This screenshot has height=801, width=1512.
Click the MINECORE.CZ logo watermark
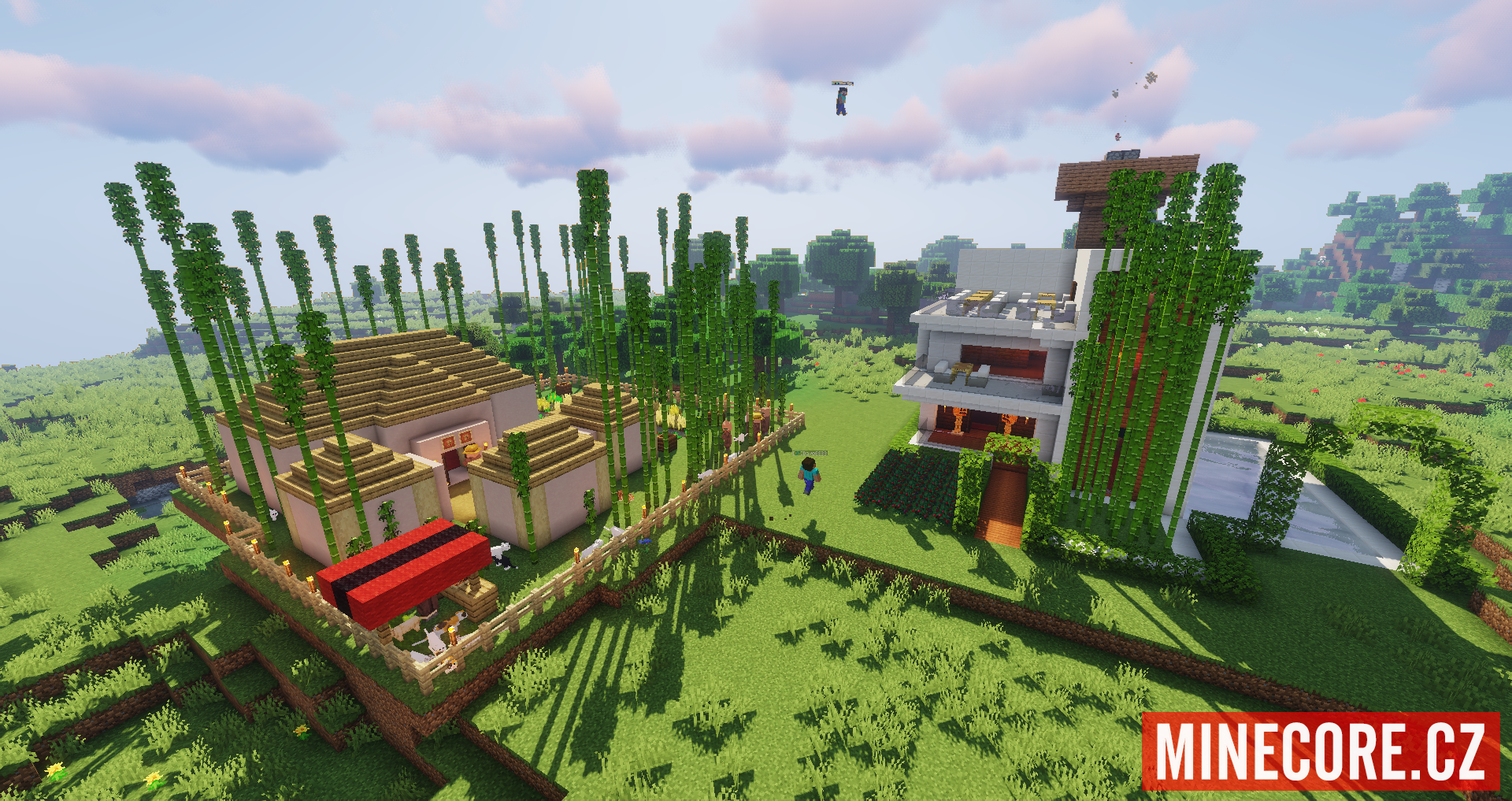pyautogui.click(x=1320, y=751)
